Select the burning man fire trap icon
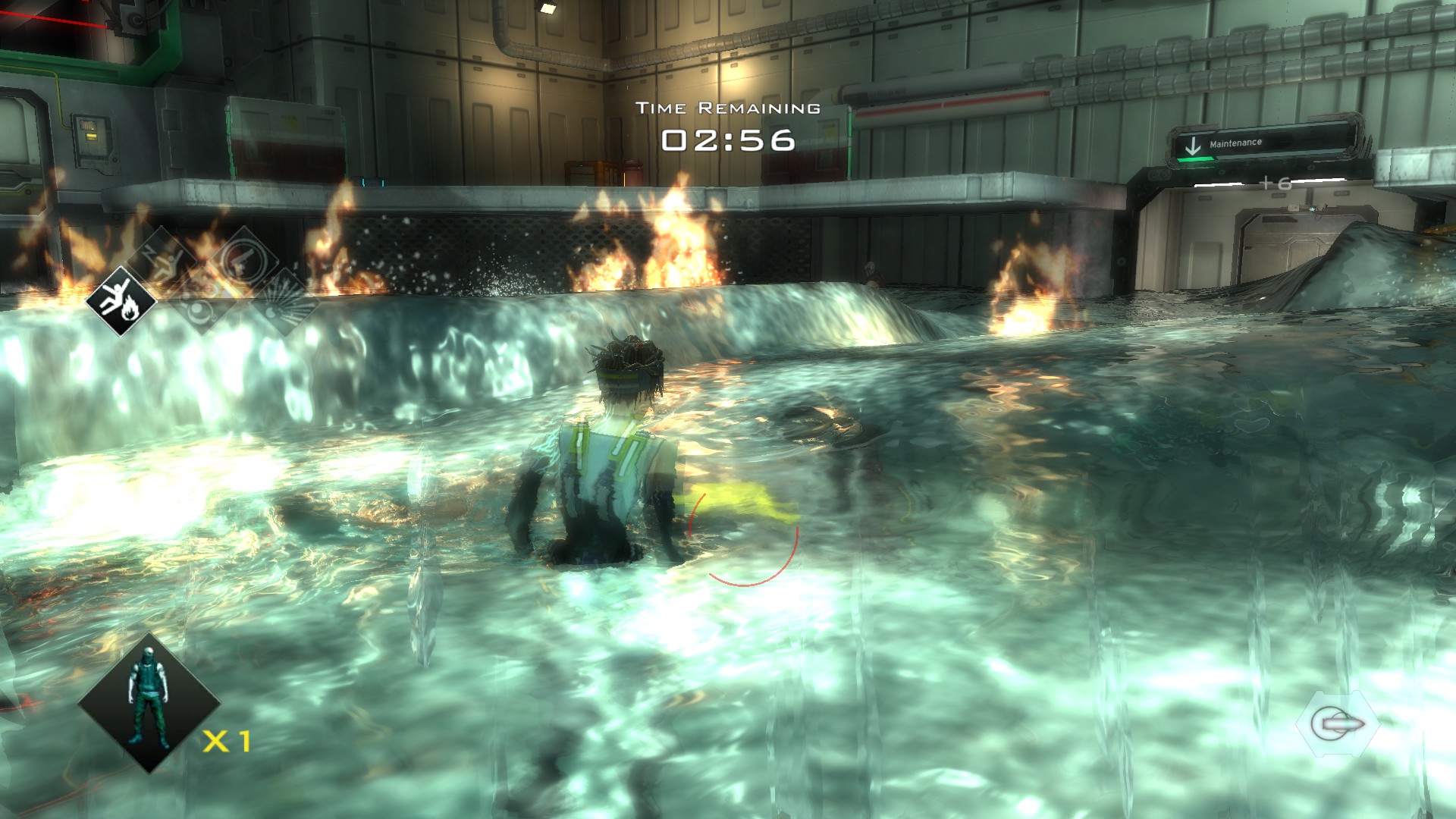 121,300
